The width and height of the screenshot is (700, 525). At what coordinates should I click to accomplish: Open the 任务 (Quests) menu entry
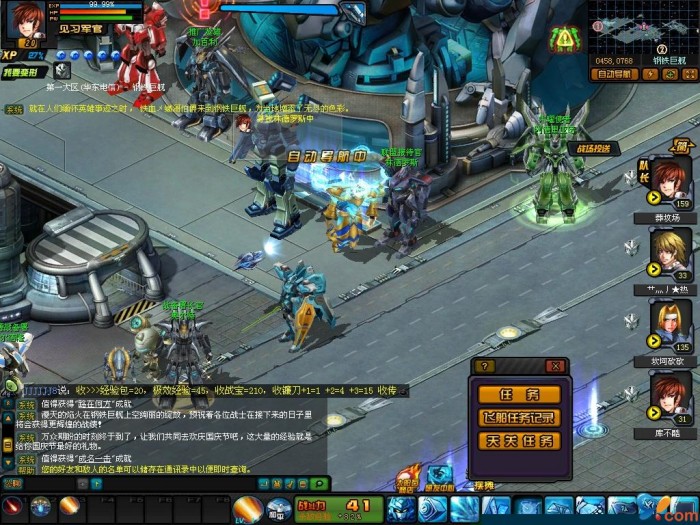pos(519,394)
